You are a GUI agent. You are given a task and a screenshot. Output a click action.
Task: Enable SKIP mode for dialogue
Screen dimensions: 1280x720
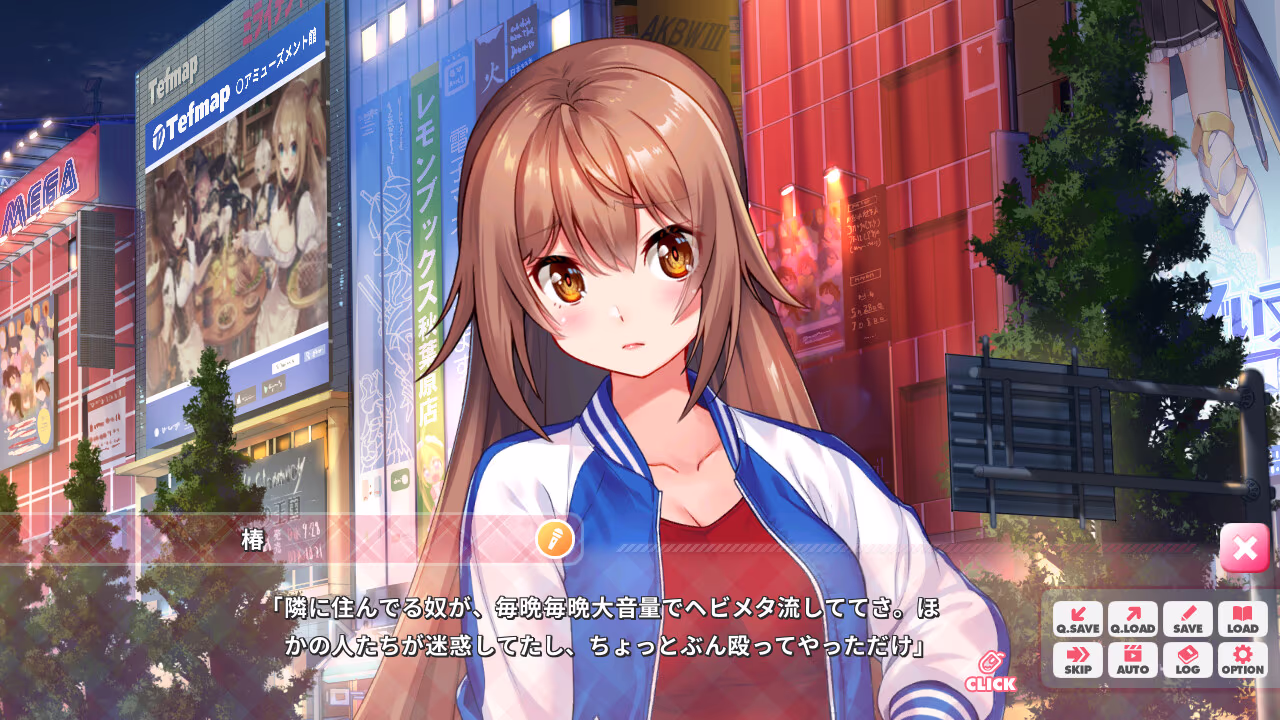[1077, 660]
